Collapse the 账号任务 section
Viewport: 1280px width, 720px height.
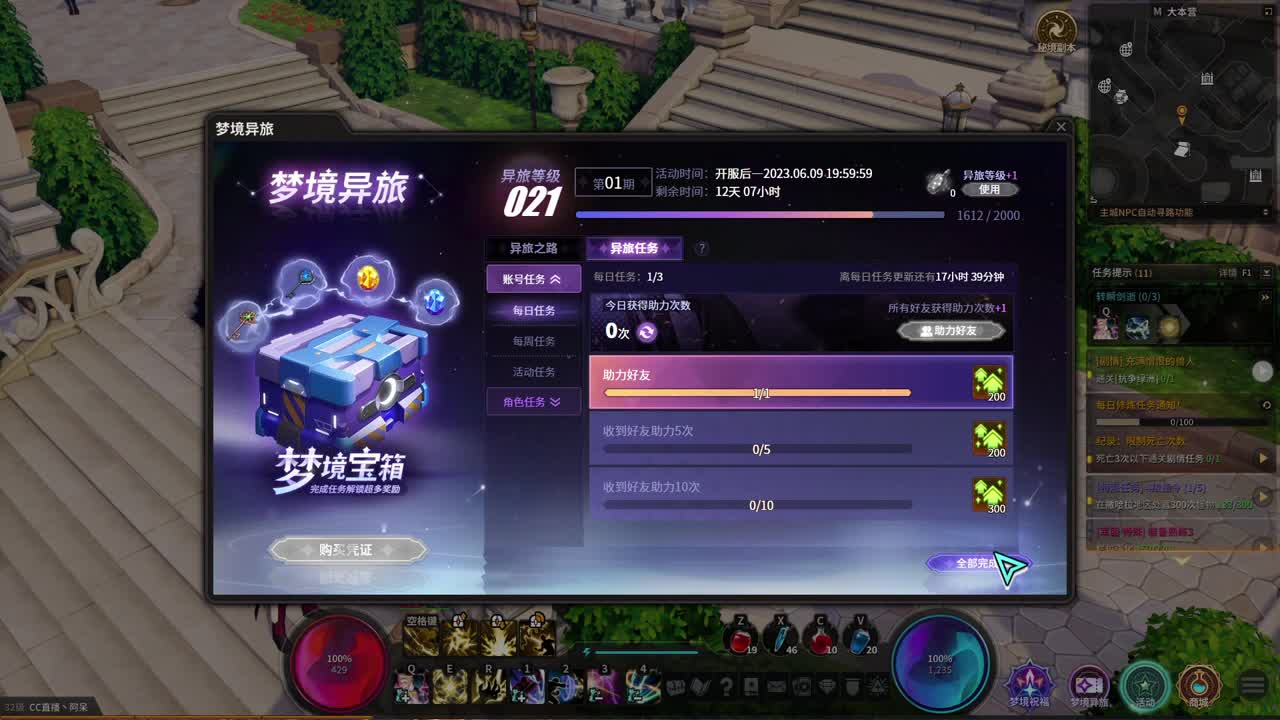click(533, 279)
